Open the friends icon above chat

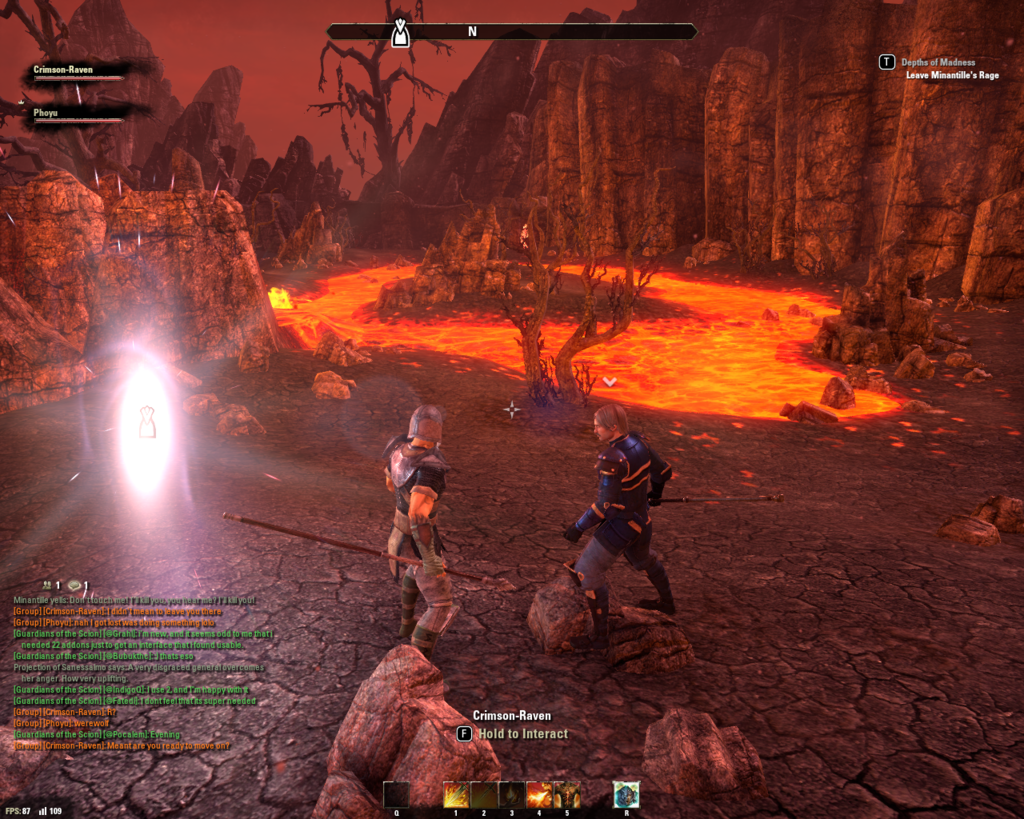[x=46, y=585]
